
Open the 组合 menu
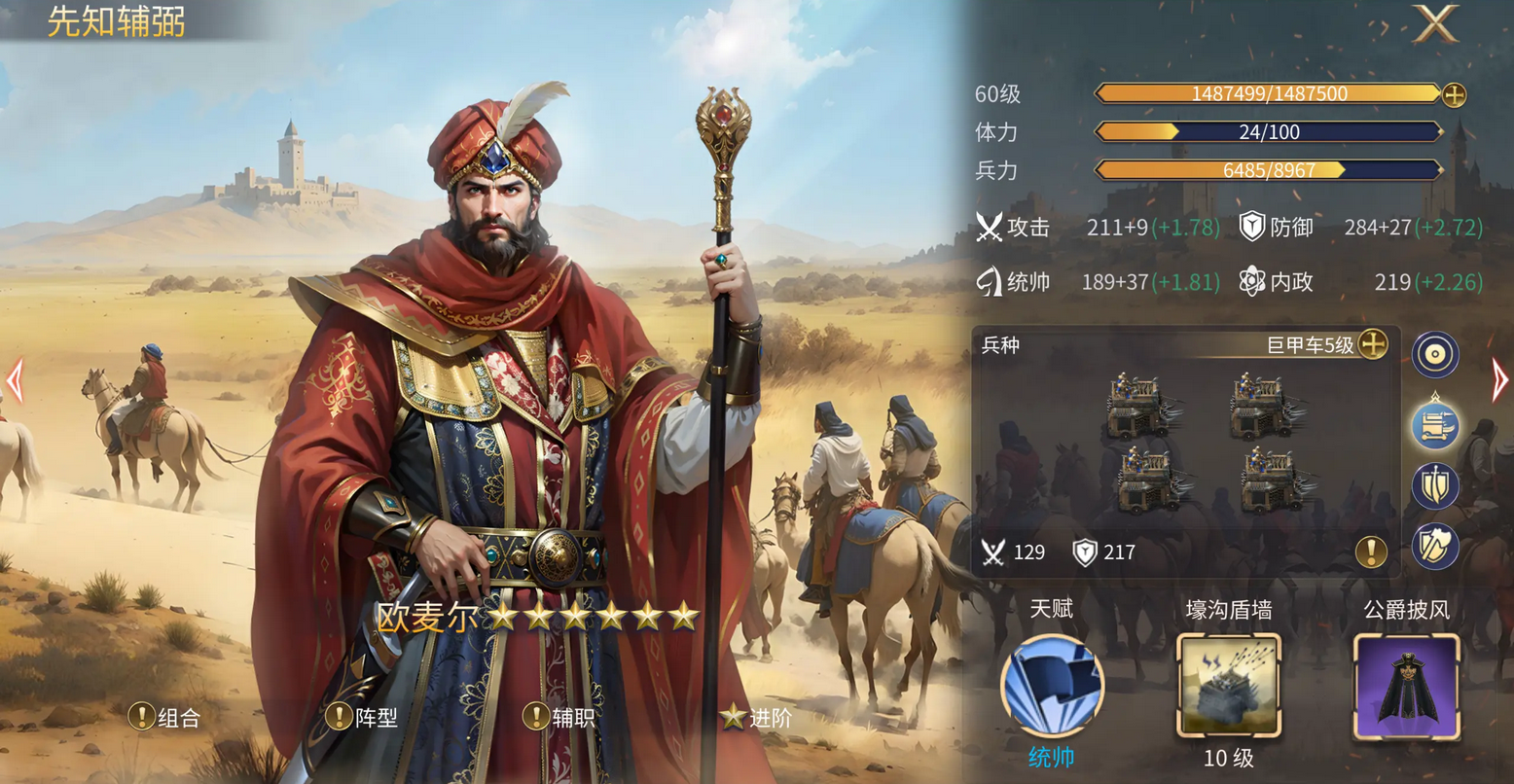coord(165,718)
